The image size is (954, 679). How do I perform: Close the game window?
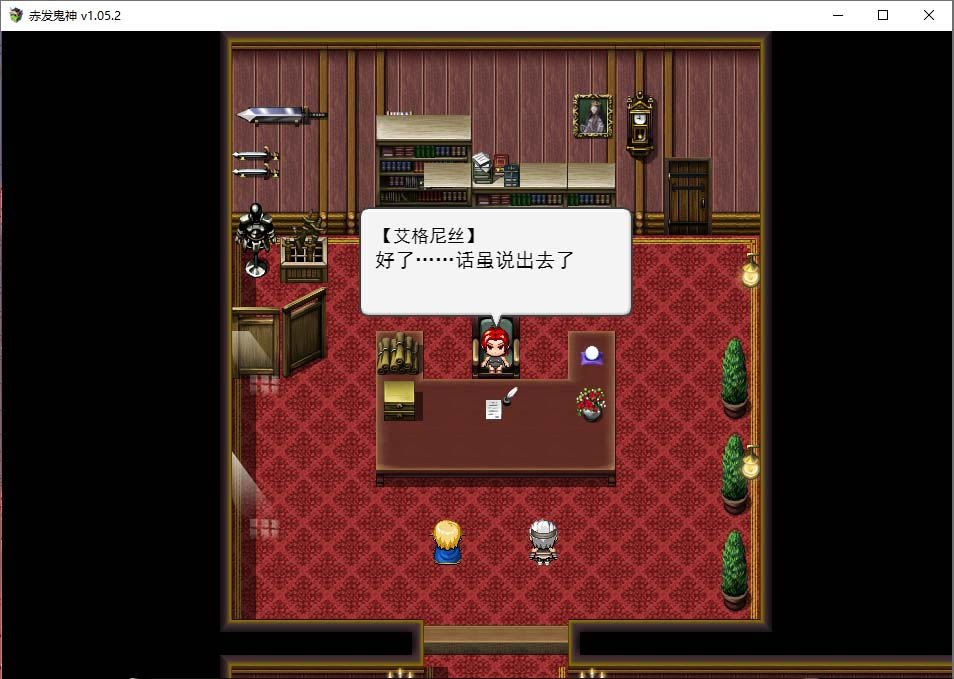928,15
